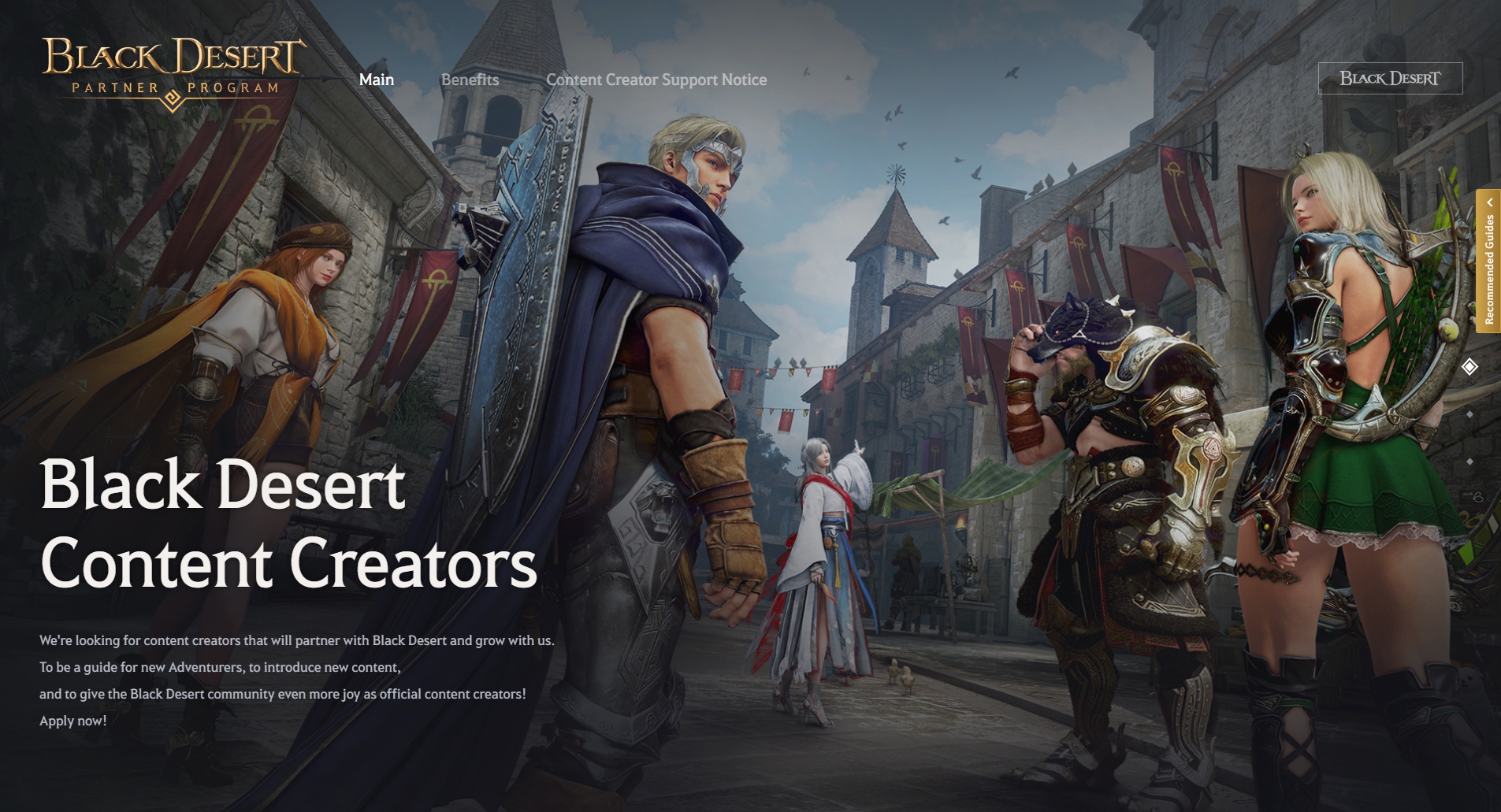1501x812 pixels.
Task: Visit the Black Desert site button
Action: [1390, 79]
